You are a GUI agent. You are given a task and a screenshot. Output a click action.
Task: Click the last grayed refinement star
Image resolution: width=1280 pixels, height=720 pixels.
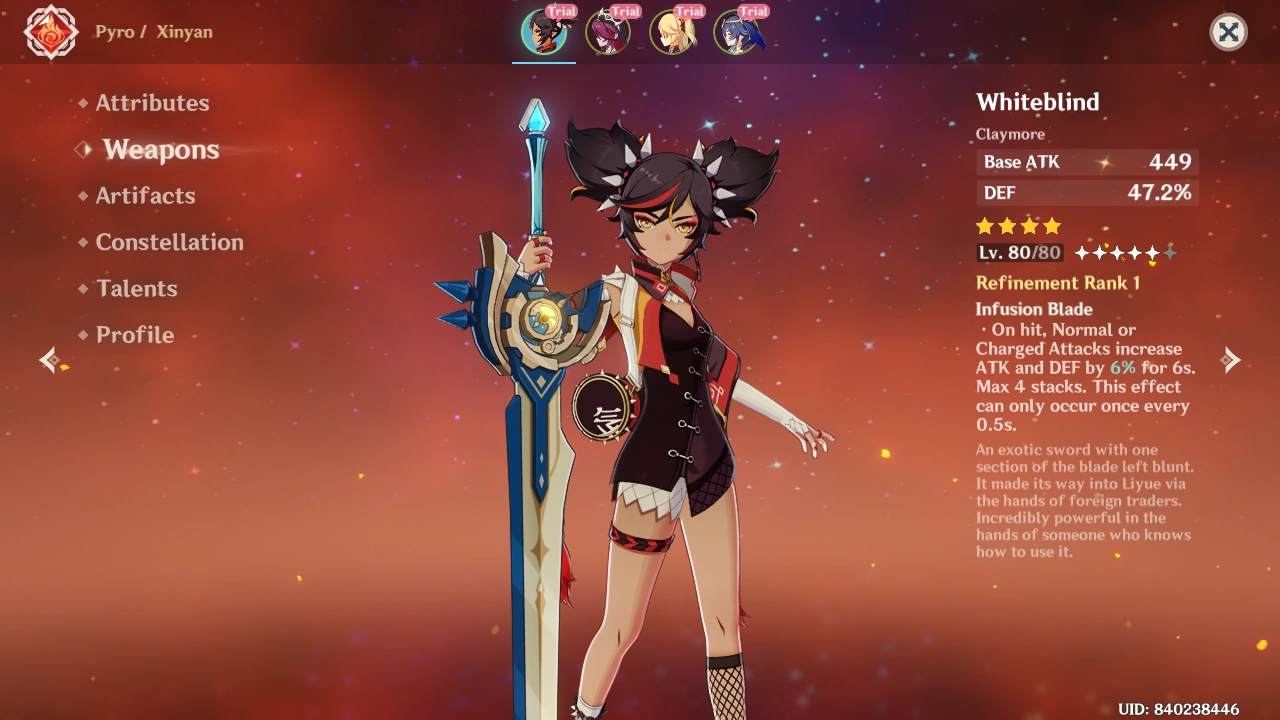click(x=1170, y=253)
